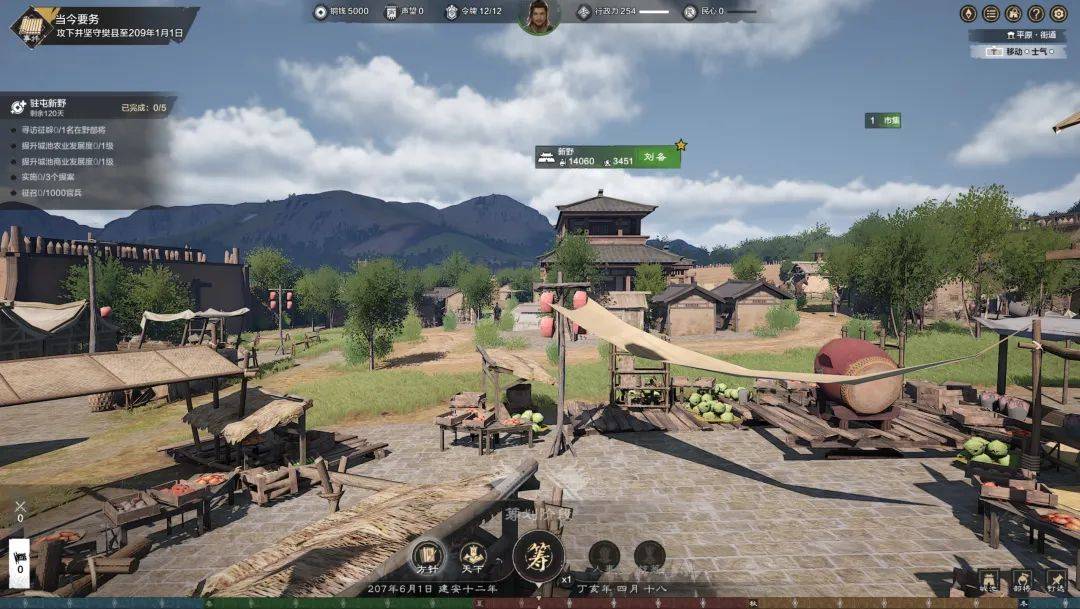Click the crossed swords icon at left edge
This screenshot has width=1080, height=609.
pyautogui.click(x=19, y=507)
